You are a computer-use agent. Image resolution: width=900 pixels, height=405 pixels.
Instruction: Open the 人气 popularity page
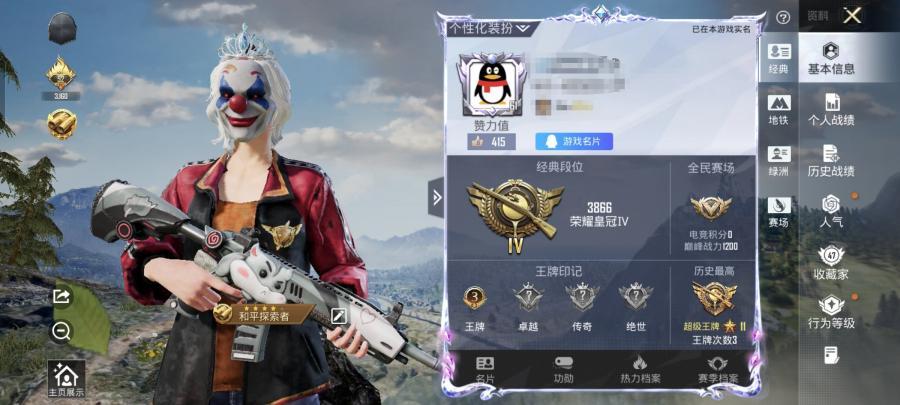point(831,211)
